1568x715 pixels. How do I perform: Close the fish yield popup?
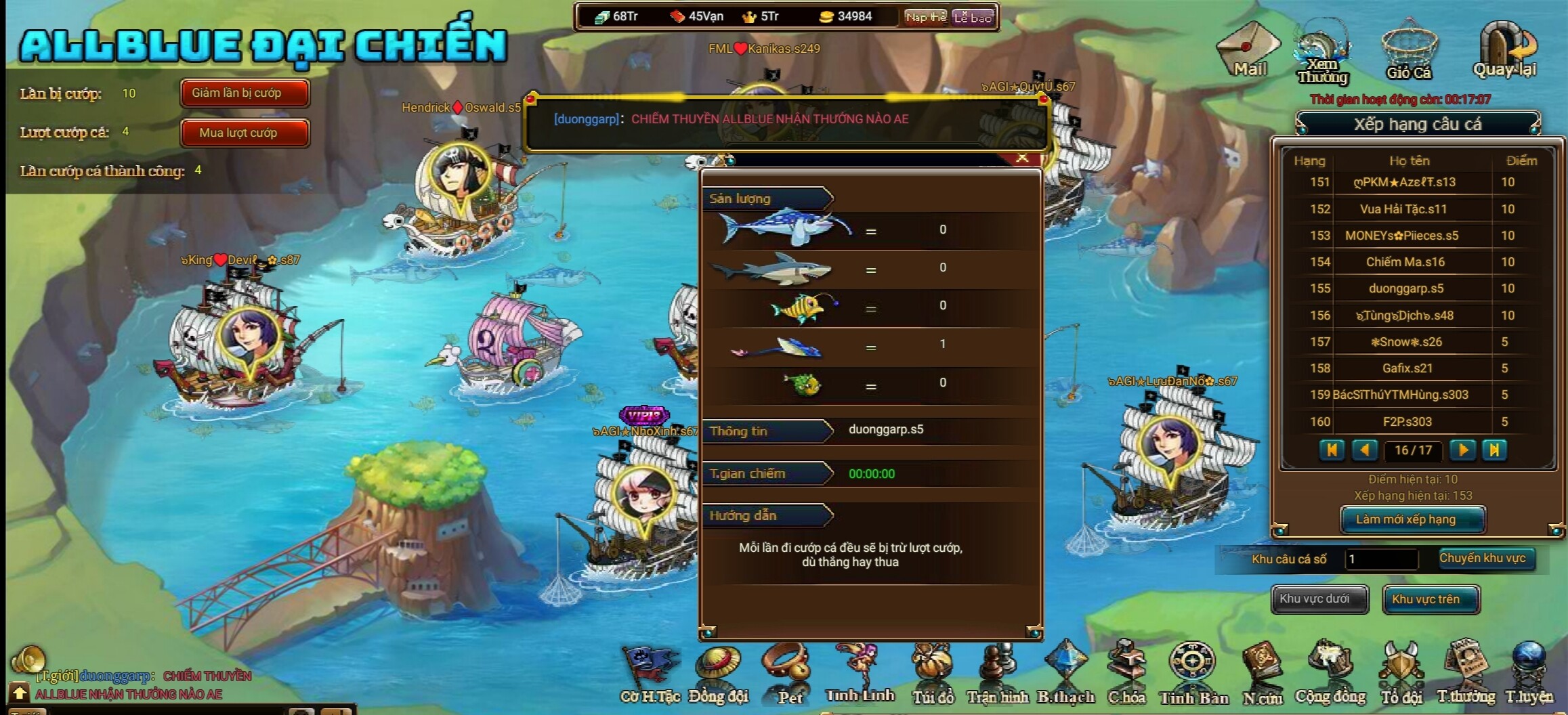coord(1022,158)
